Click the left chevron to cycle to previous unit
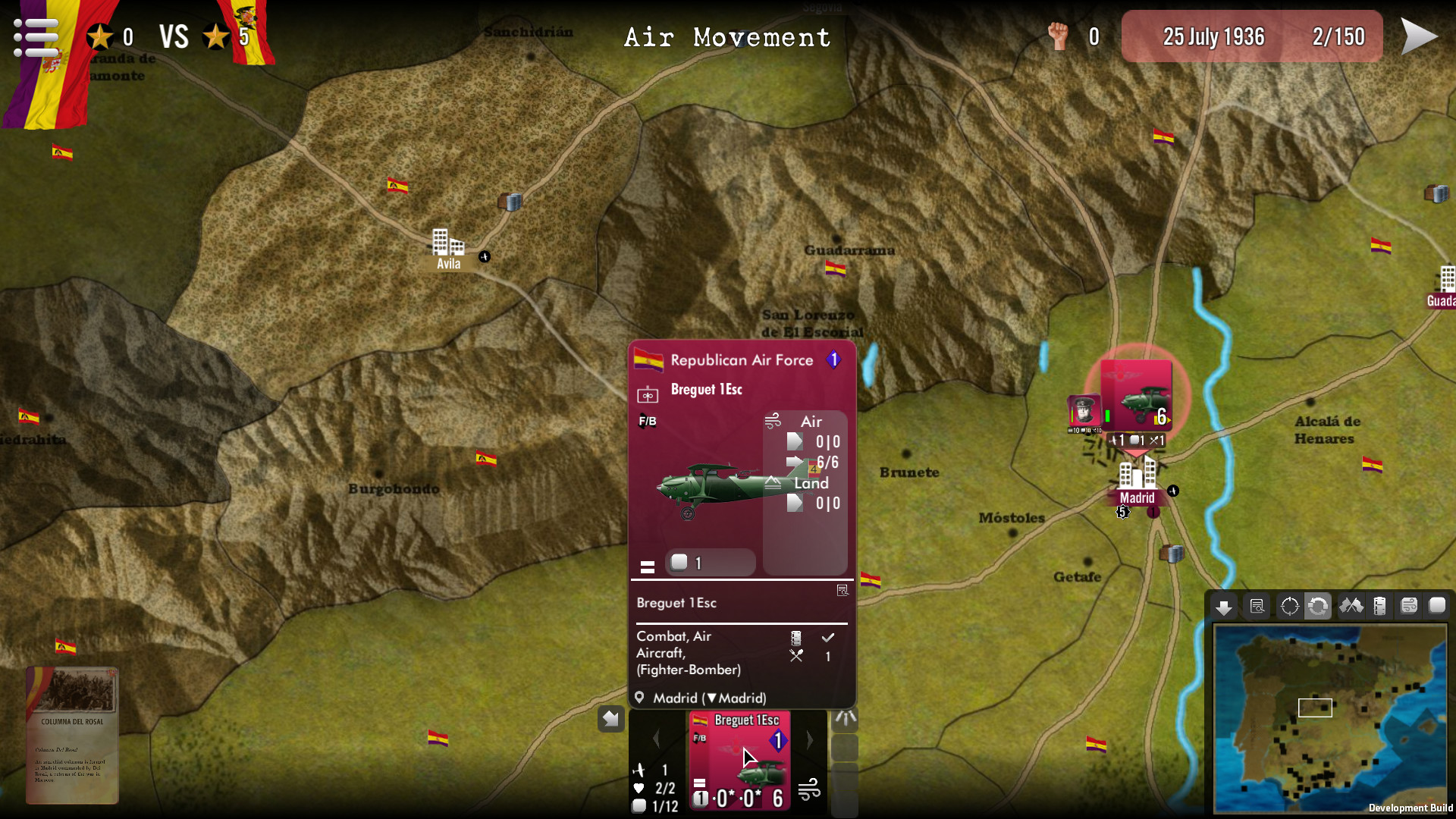 pos(657,739)
